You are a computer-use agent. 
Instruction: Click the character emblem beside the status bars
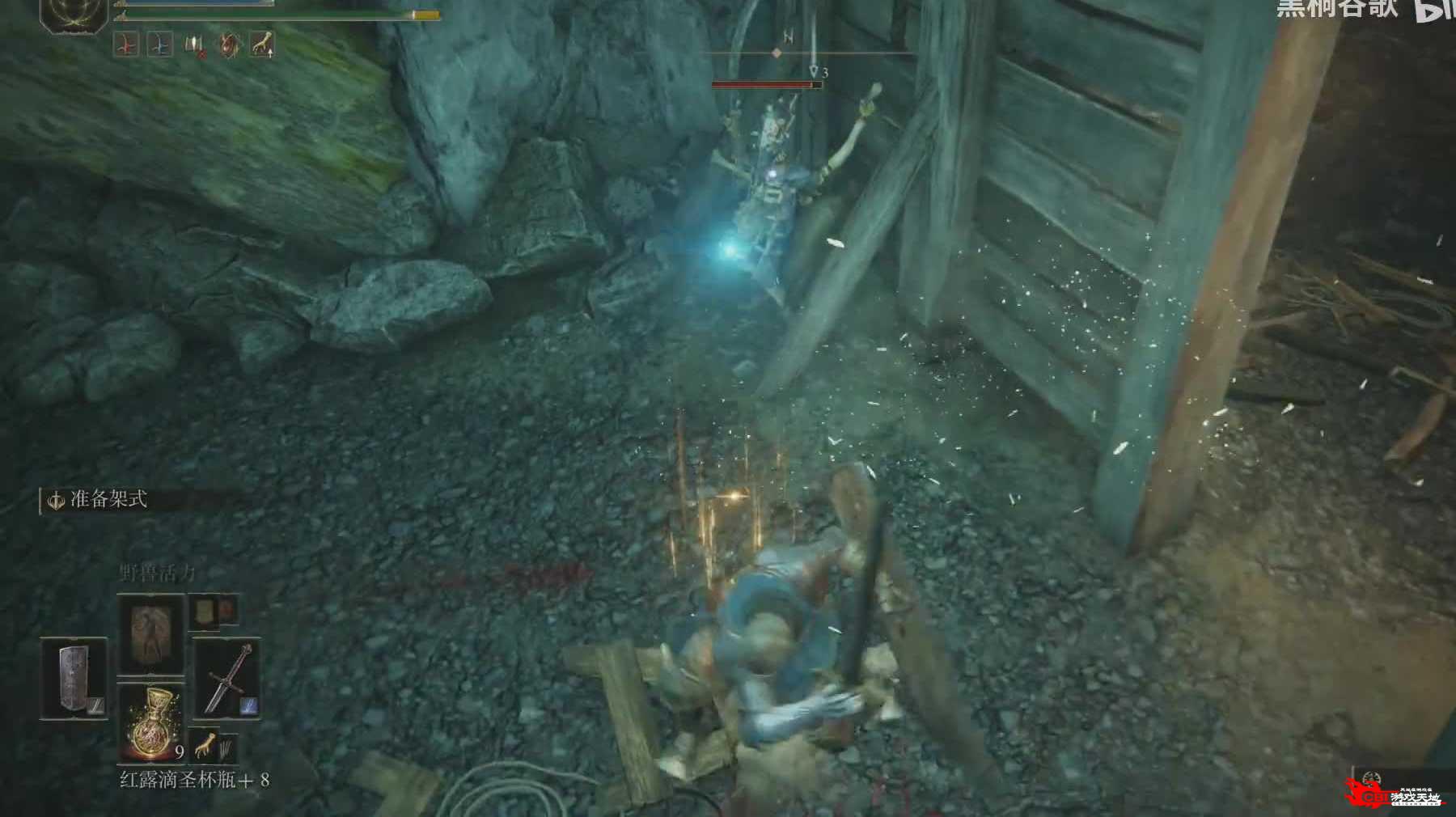coord(74,14)
